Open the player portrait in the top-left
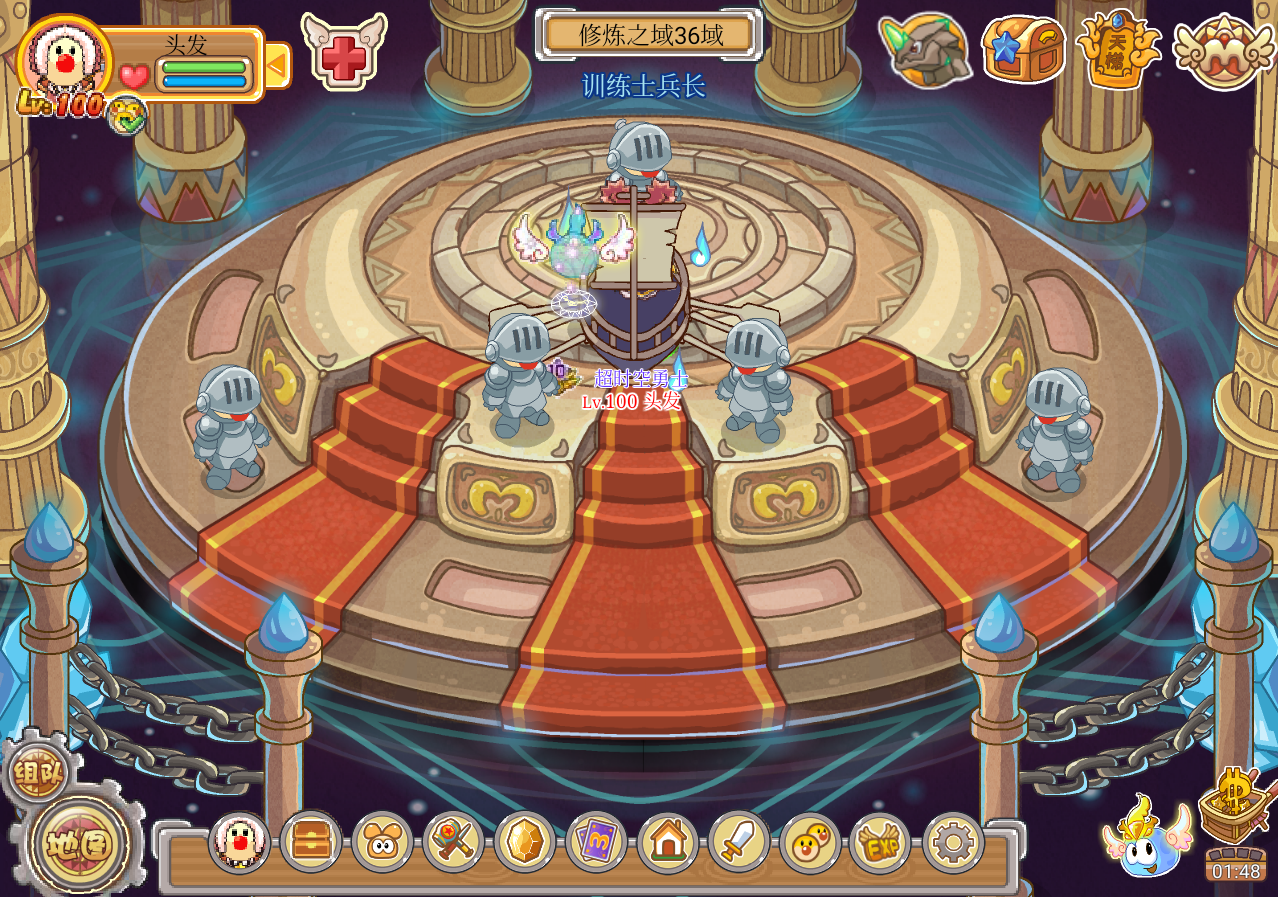The width and height of the screenshot is (1278, 897). coord(65,56)
